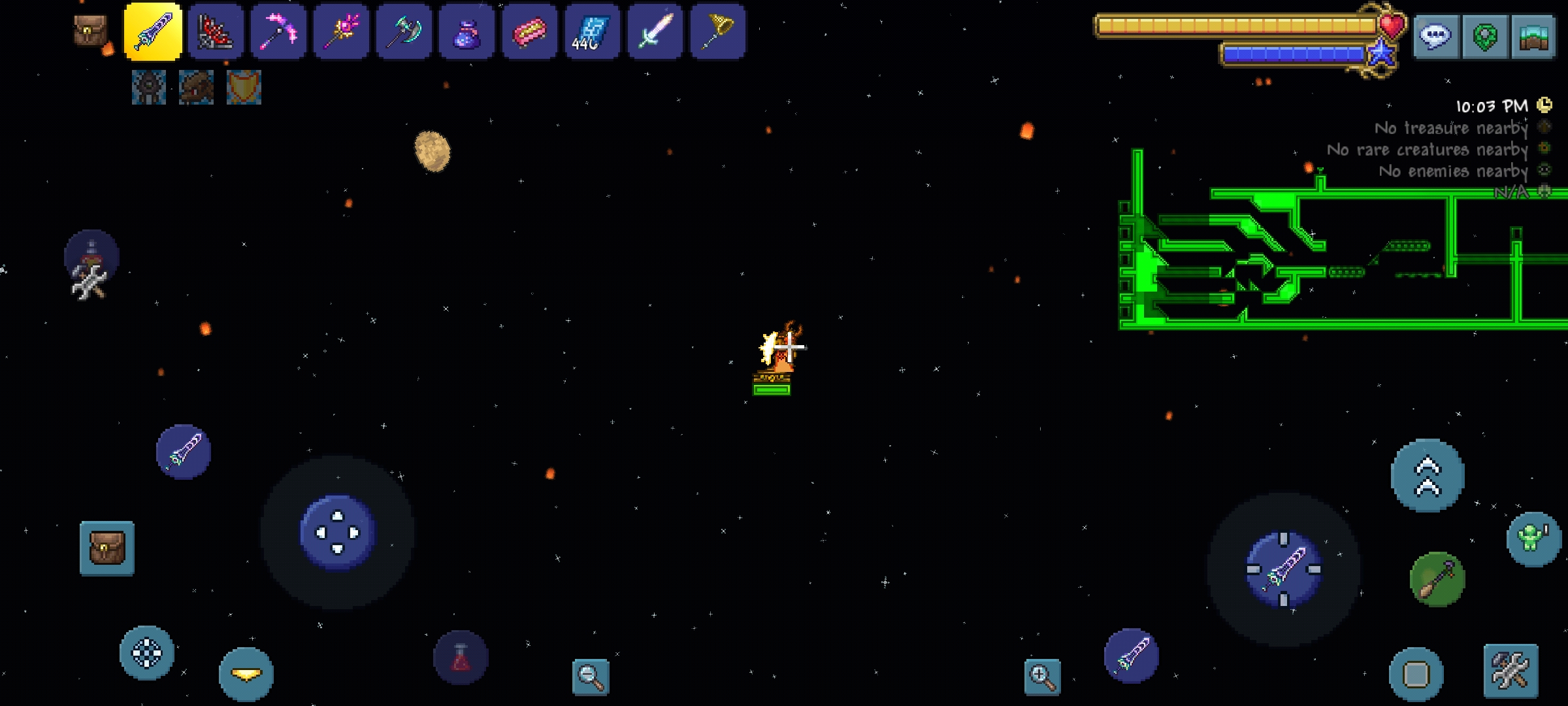1568x706 pixels.
Task: Tap the yellow down-arrow drop button
Action: (246, 674)
